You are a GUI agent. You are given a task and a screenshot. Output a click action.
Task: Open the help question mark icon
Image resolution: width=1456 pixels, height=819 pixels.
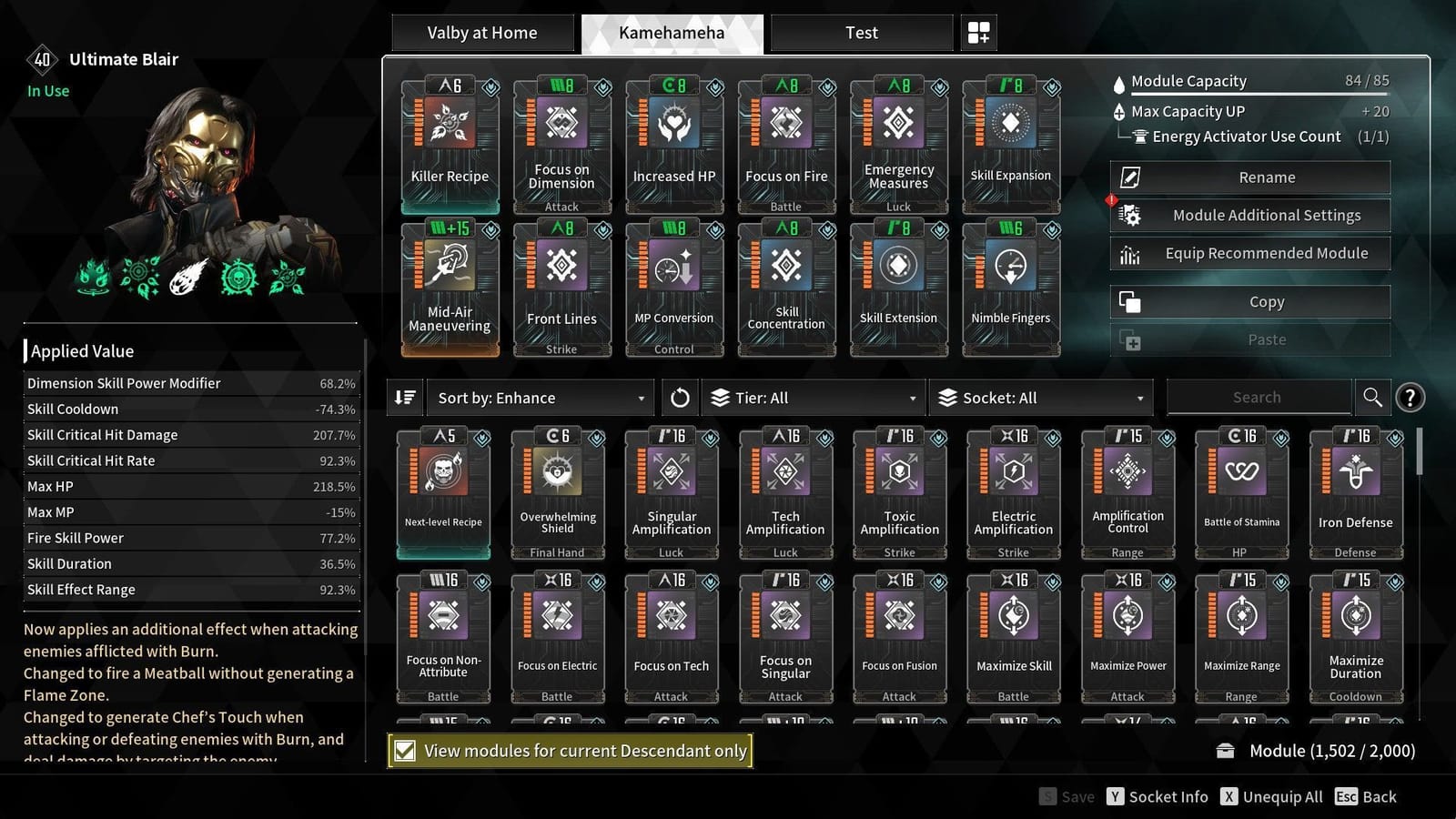tap(1410, 397)
